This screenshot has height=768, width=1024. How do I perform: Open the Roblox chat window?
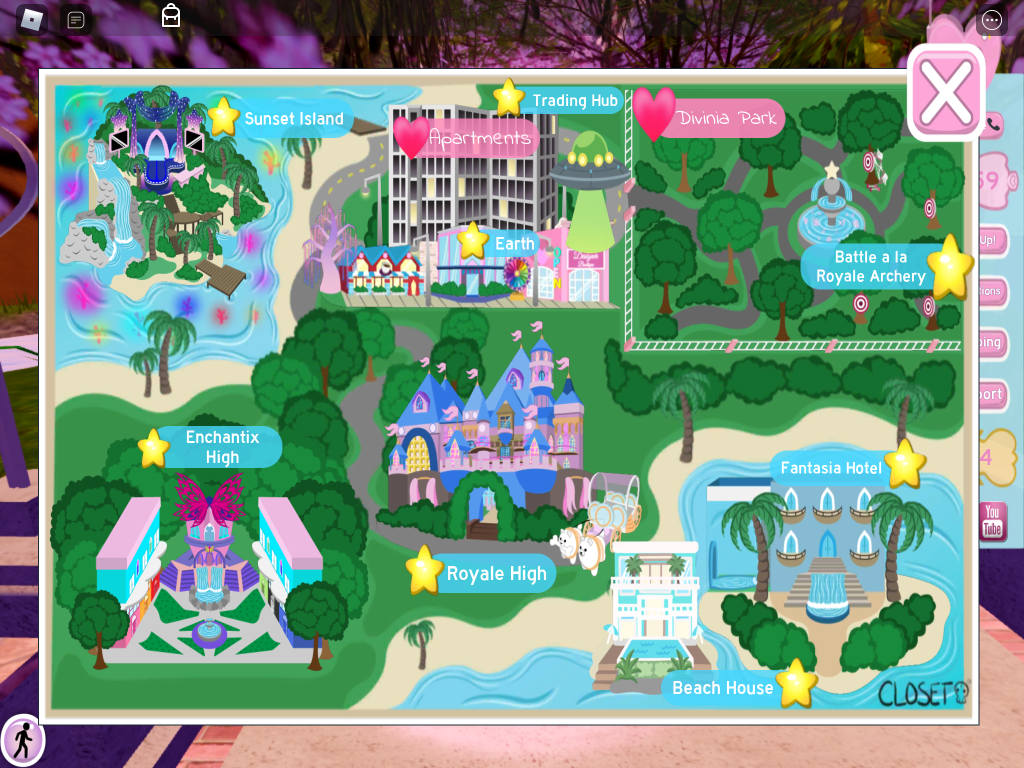pyautogui.click(x=75, y=19)
